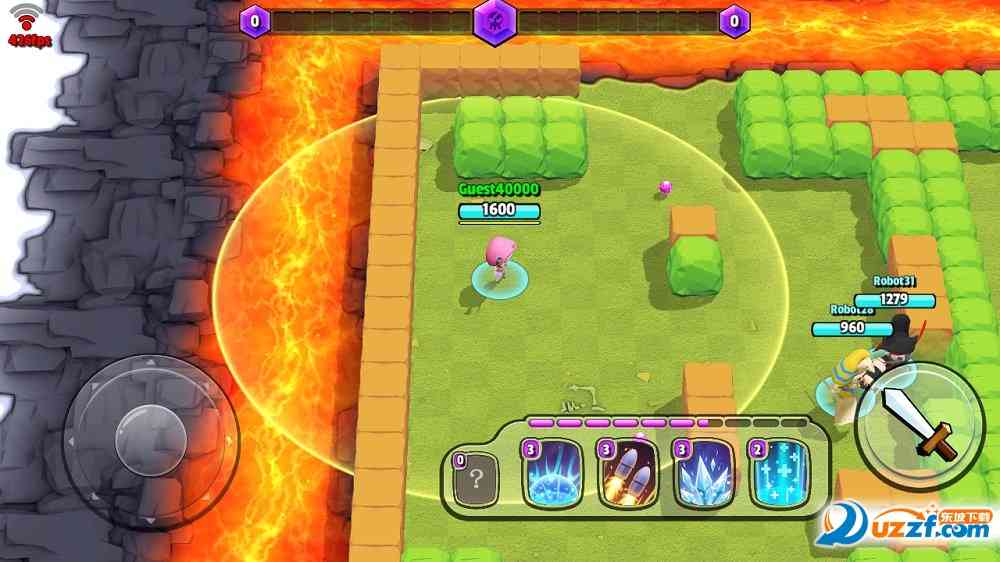Cast the ice crystal skill card

pyautogui.click(x=704, y=476)
